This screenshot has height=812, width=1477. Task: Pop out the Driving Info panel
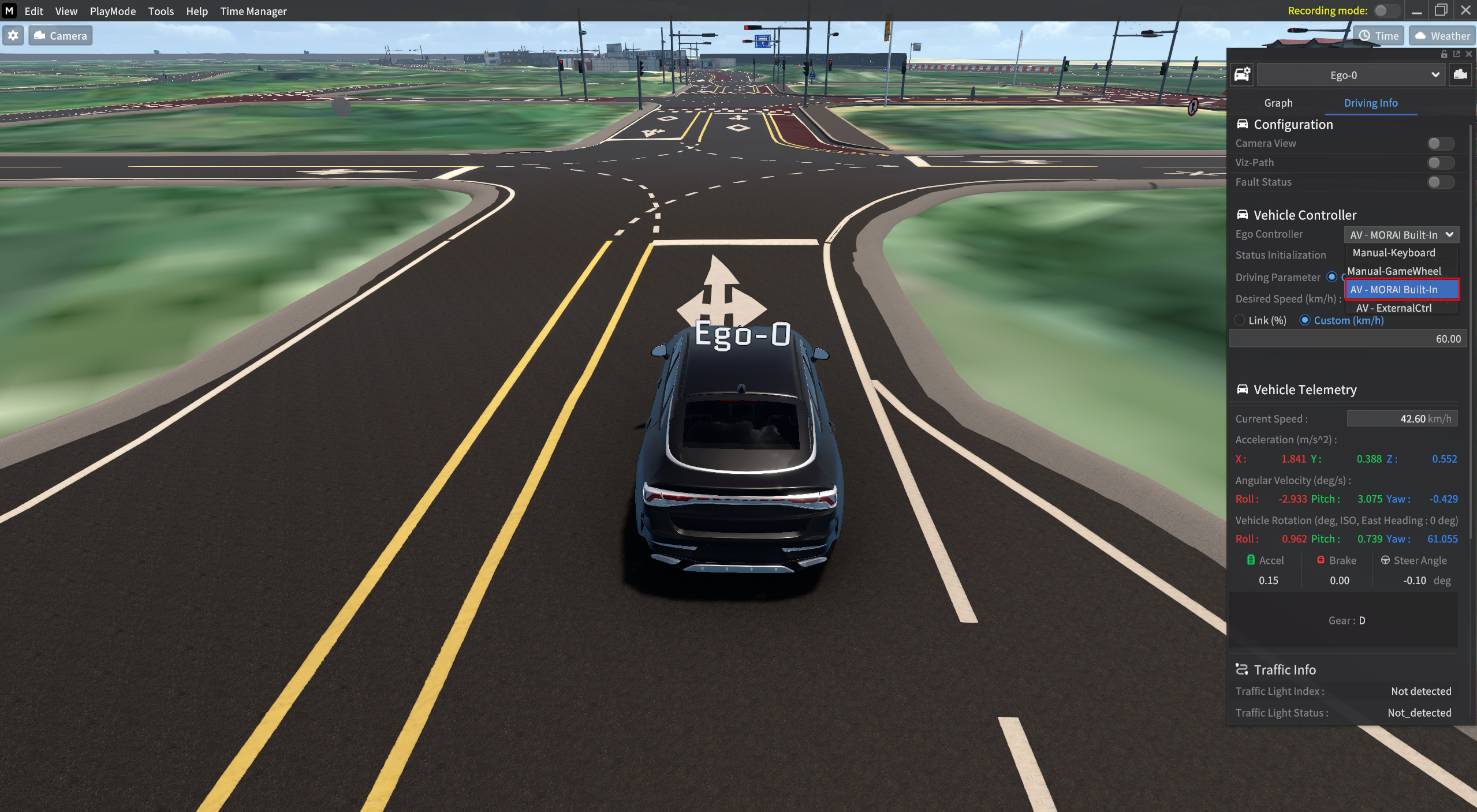tap(1456, 54)
